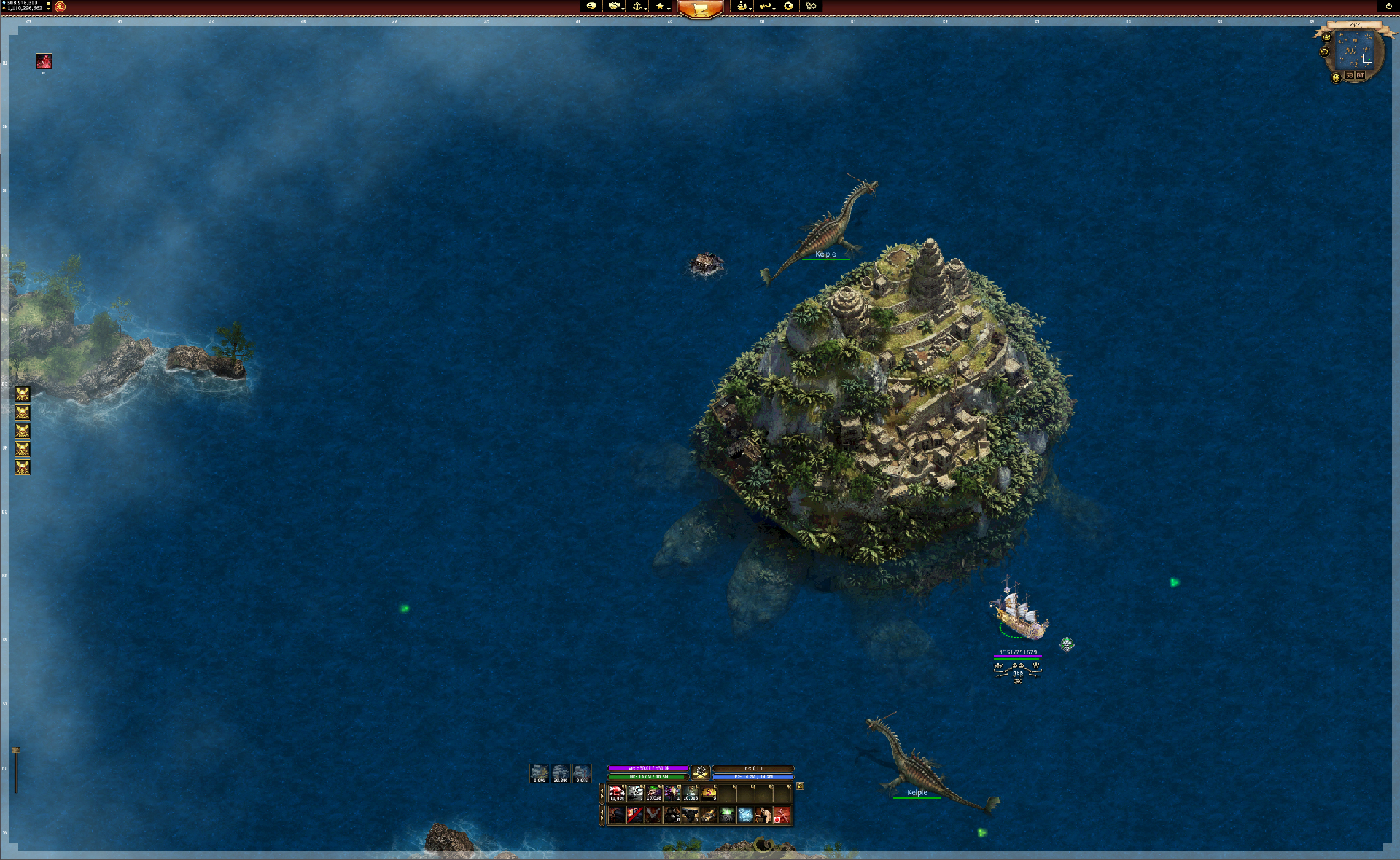The image size is (1400, 860).
Task: Click the fleet emblem between the status bars
Action: point(701,773)
